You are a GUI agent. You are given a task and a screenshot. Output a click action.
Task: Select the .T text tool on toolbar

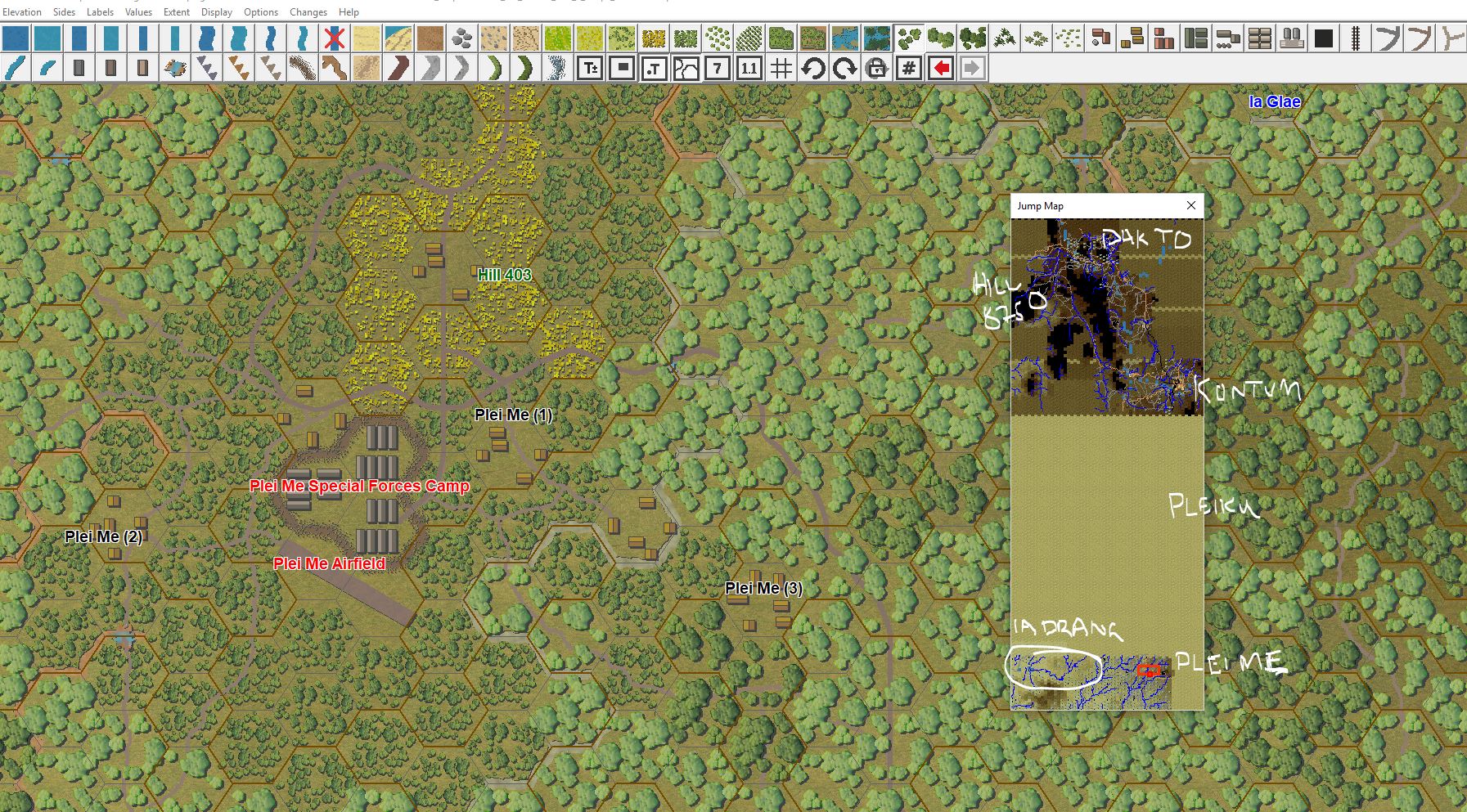click(x=655, y=69)
